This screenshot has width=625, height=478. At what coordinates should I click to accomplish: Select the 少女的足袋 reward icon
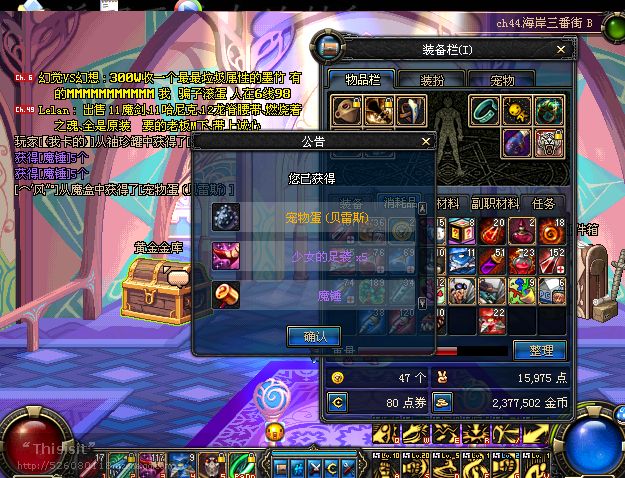click(x=226, y=256)
